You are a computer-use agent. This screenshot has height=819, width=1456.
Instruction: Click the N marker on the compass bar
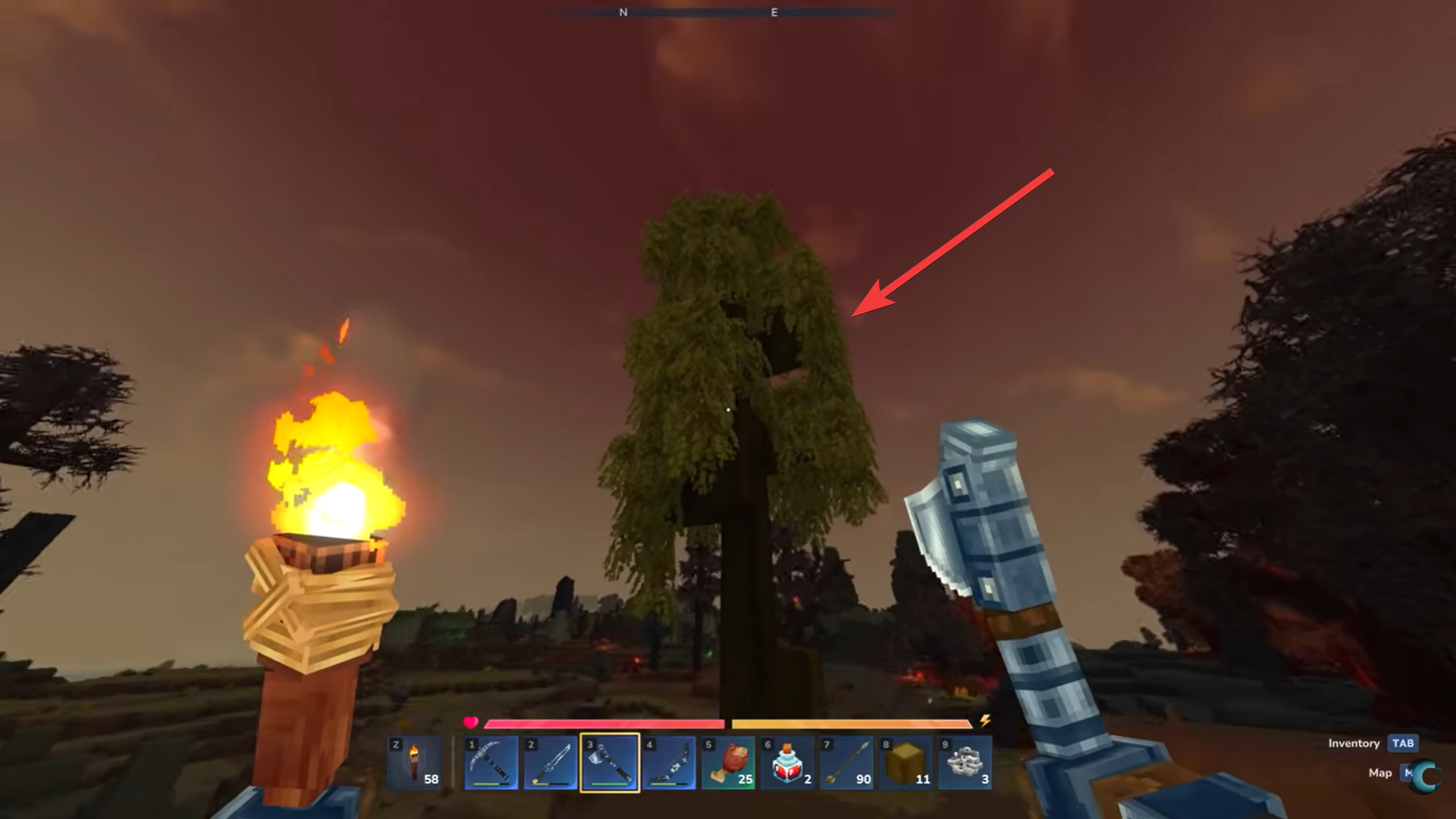coord(623,12)
